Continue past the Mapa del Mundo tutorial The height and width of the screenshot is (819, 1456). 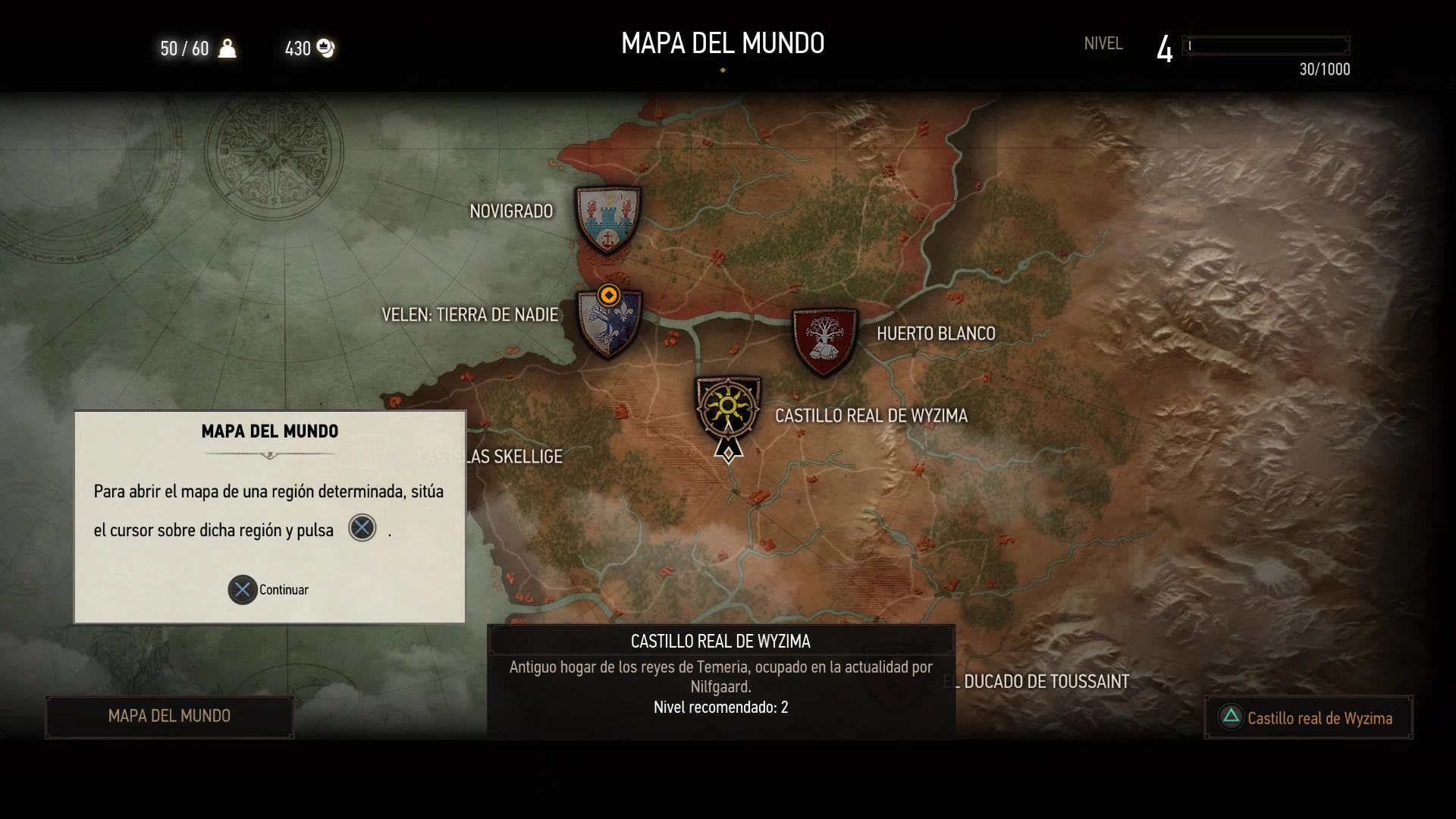coord(268,590)
